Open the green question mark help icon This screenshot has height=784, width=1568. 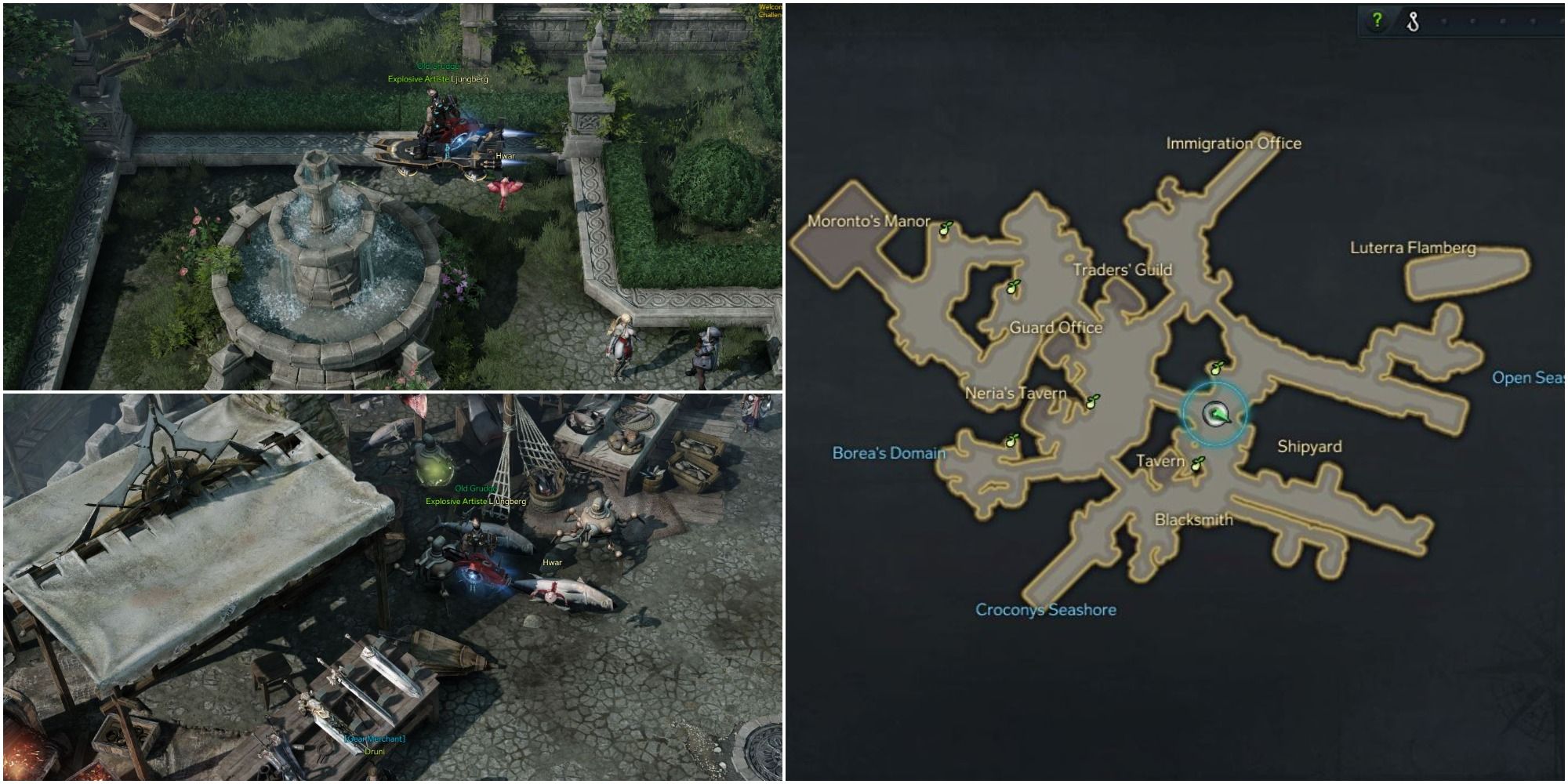tap(1376, 20)
